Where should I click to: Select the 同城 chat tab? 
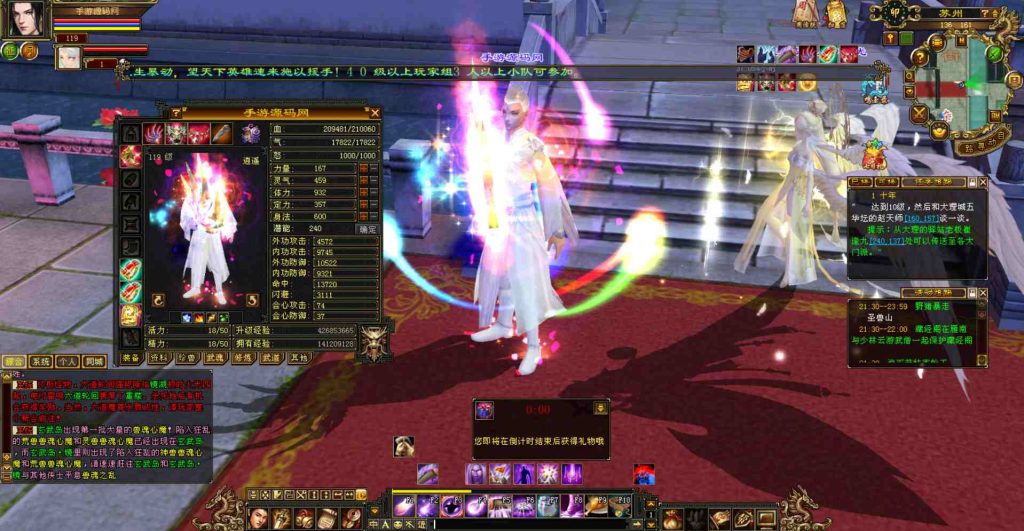point(94,361)
